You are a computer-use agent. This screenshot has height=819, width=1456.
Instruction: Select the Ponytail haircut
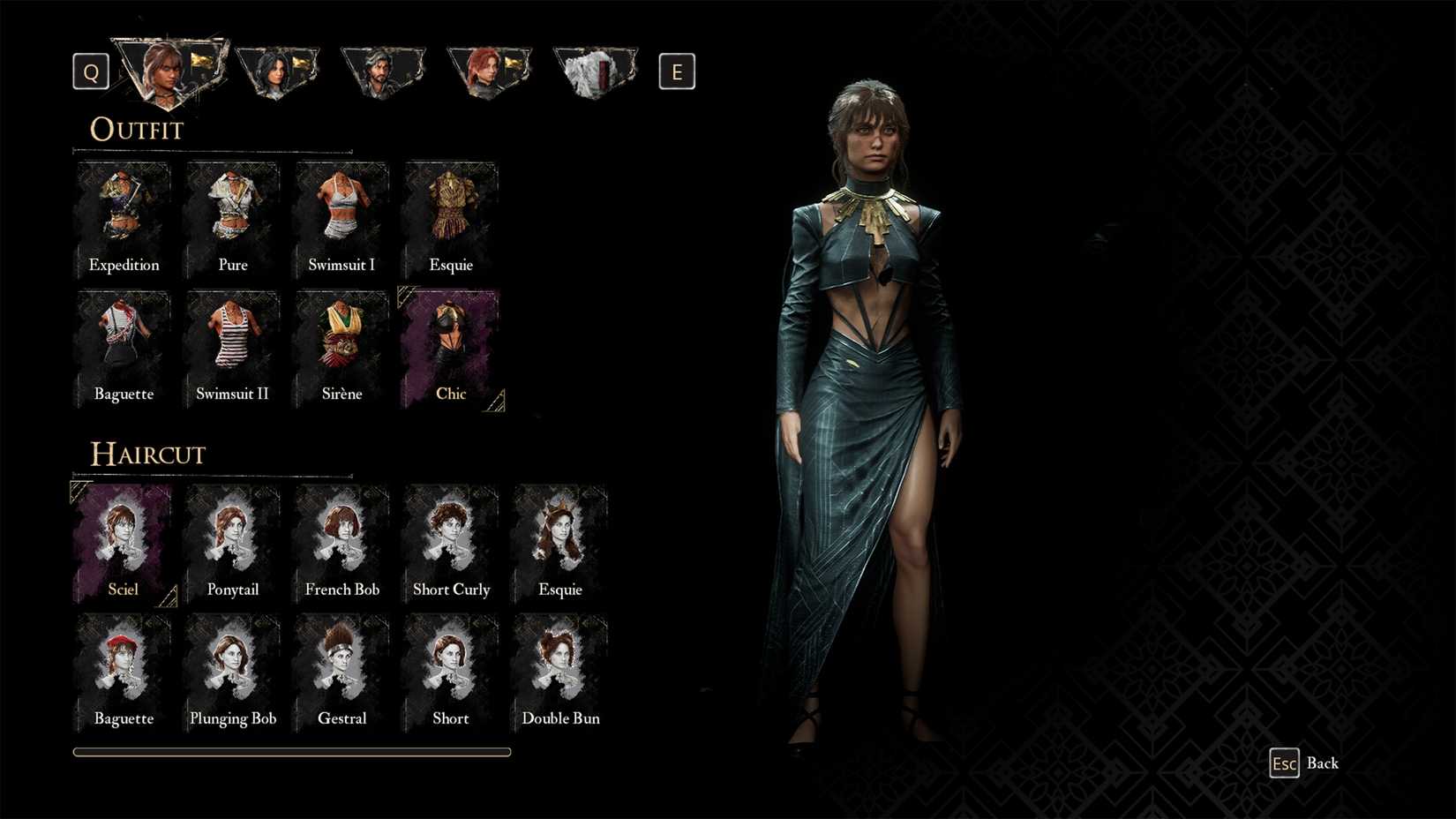click(233, 545)
